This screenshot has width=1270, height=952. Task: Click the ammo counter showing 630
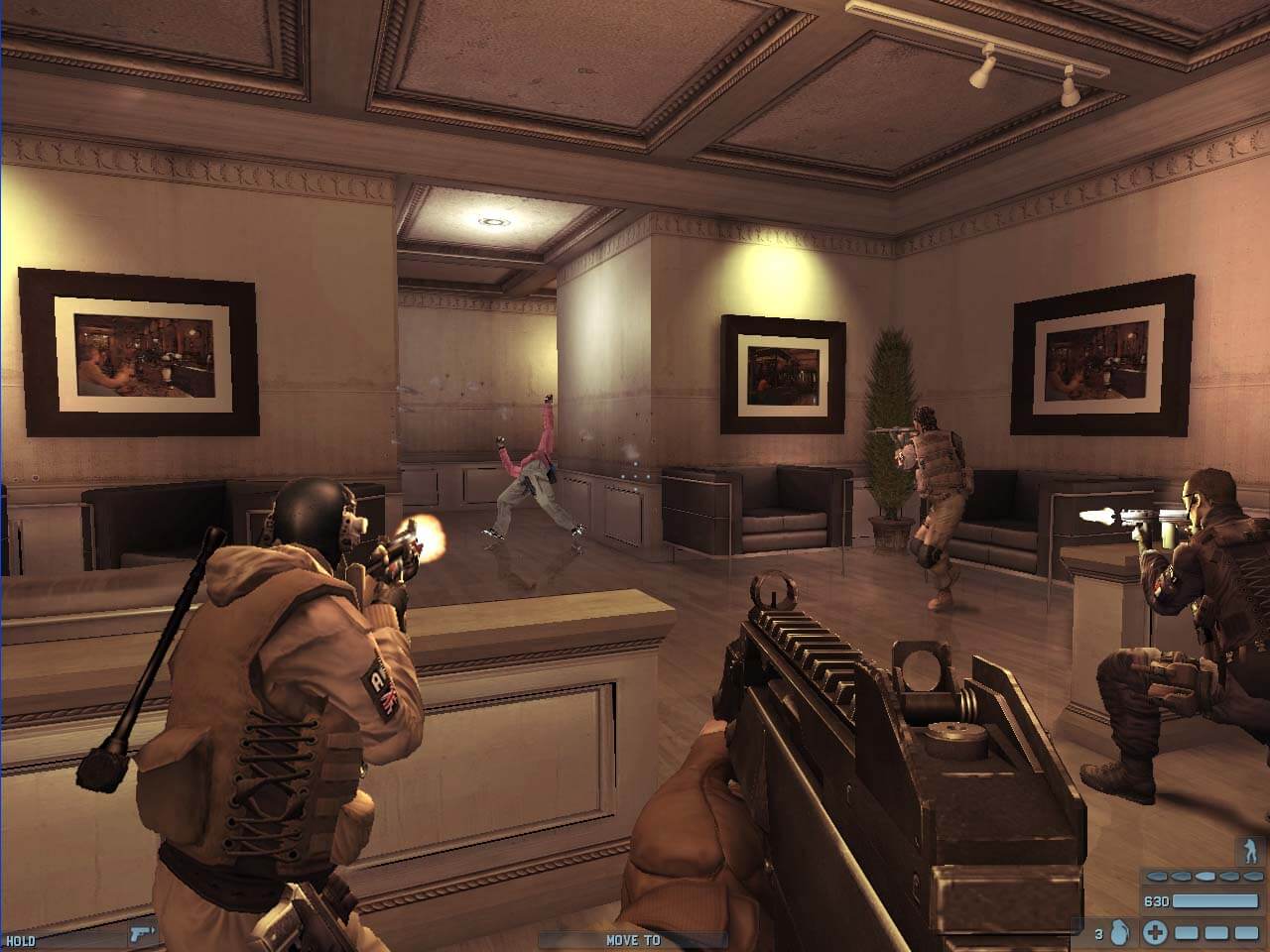[x=1157, y=900]
